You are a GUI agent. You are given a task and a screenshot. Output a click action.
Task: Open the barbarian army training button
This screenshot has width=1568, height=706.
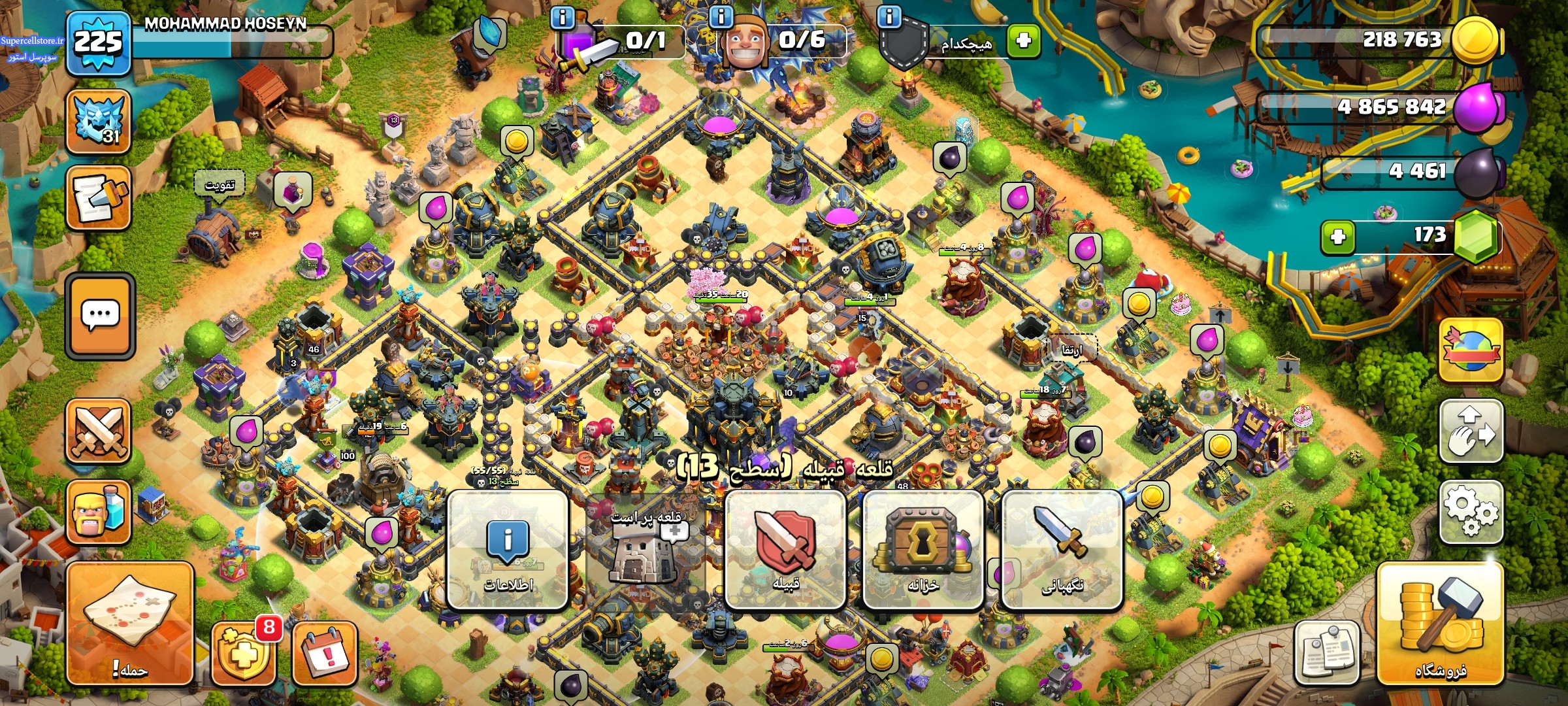(x=99, y=513)
